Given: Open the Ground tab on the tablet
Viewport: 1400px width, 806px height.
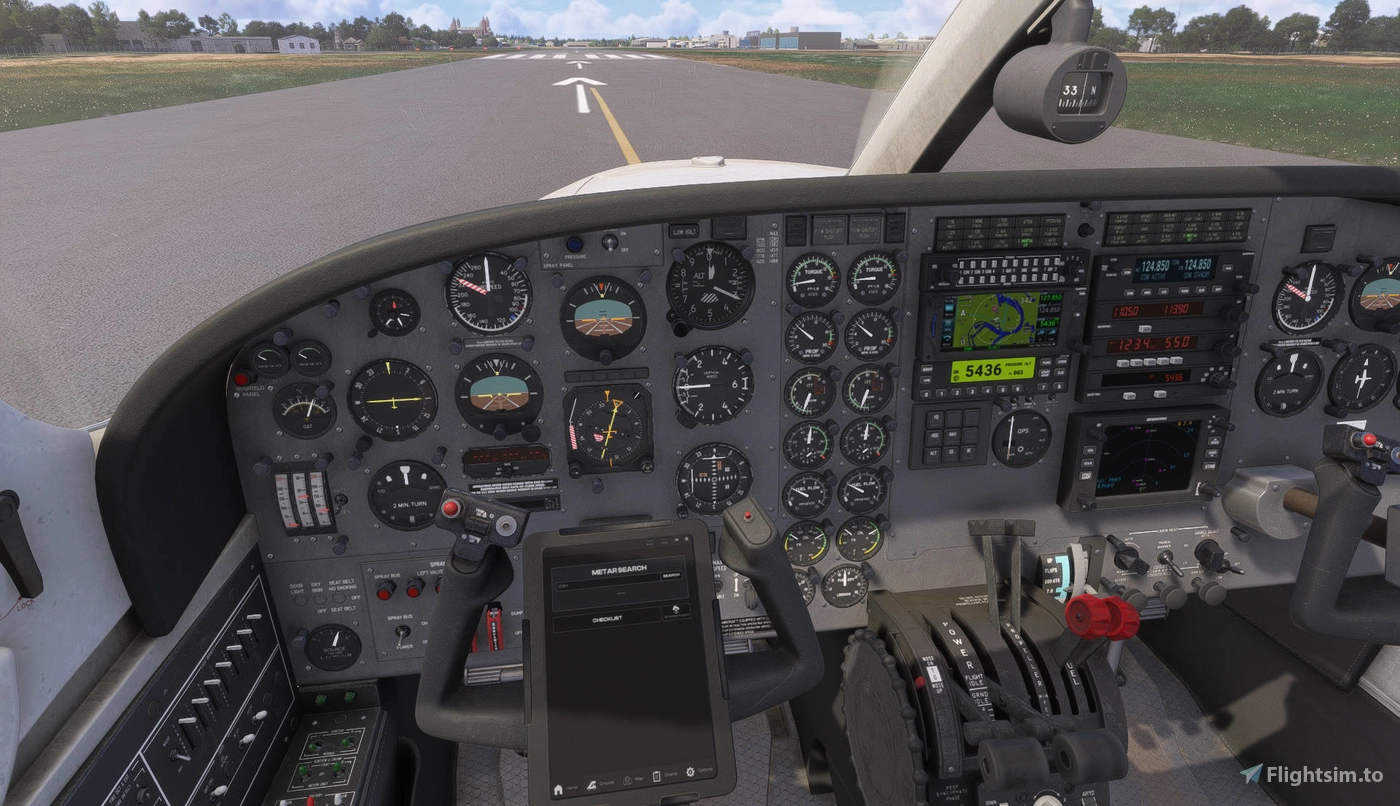Looking at the screenshot, I should (593, 785).
